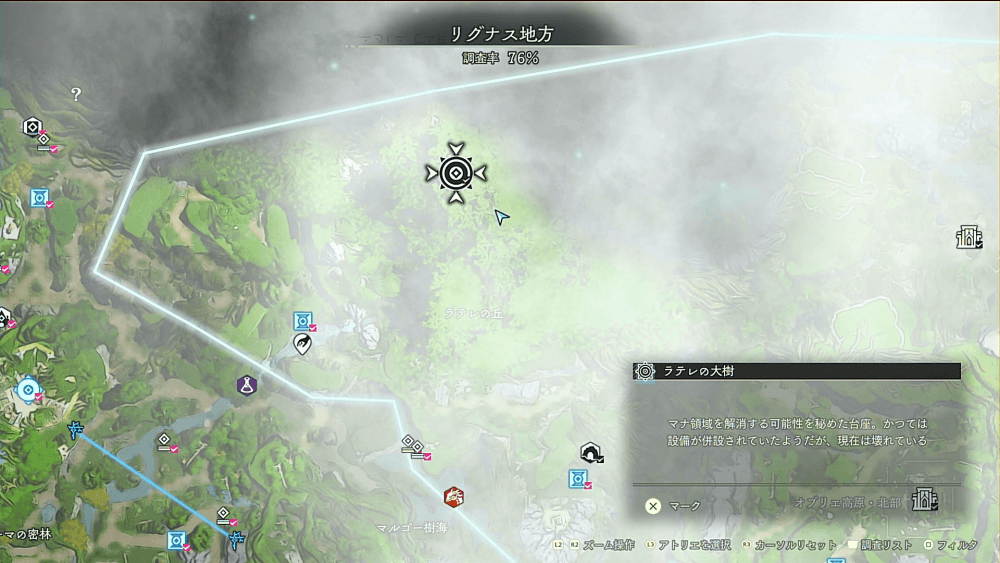Pick the black cave-arch hexagon marker
Viewport: 1000px width, 563px height.
(590, 454)
